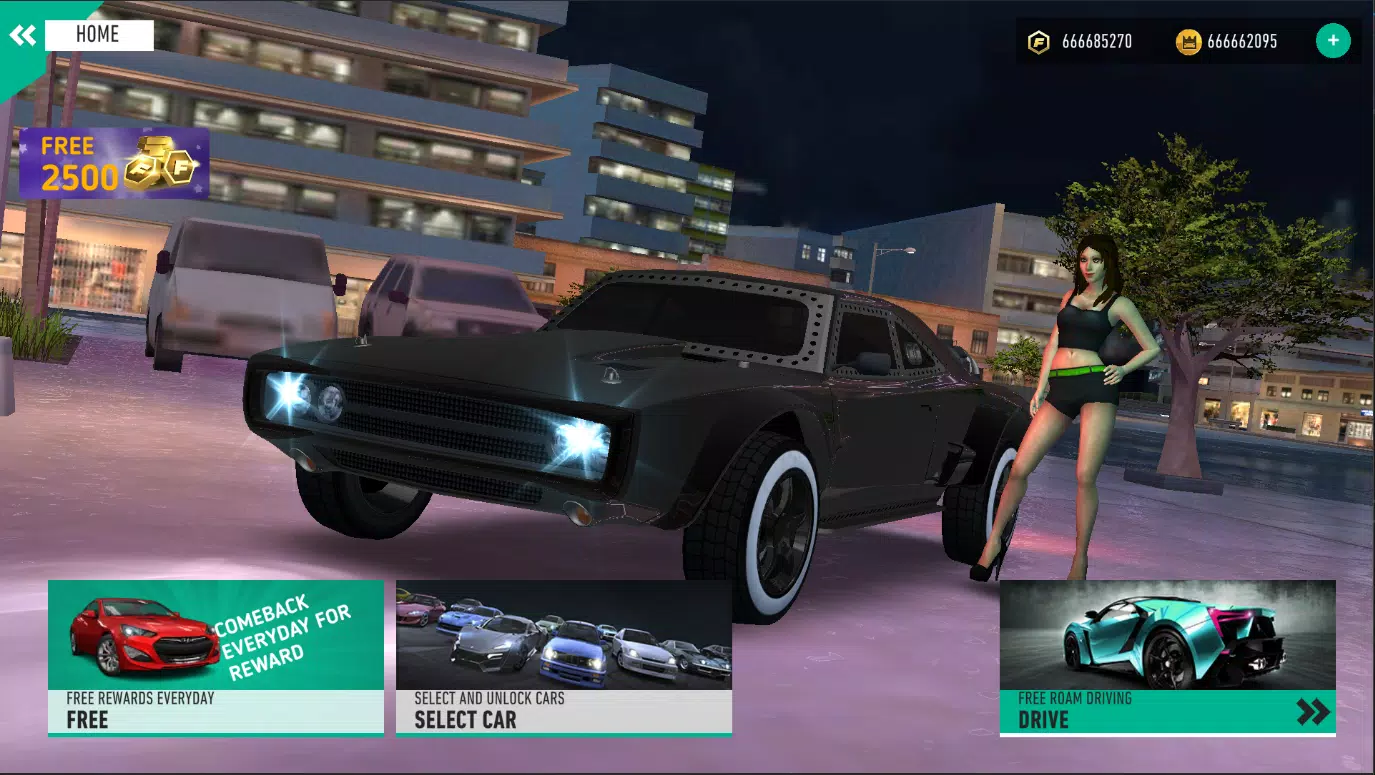This screenshot has width=1375, height=775.
Task: Click the green plus currency icon
Action: (x=1332, y=40)
